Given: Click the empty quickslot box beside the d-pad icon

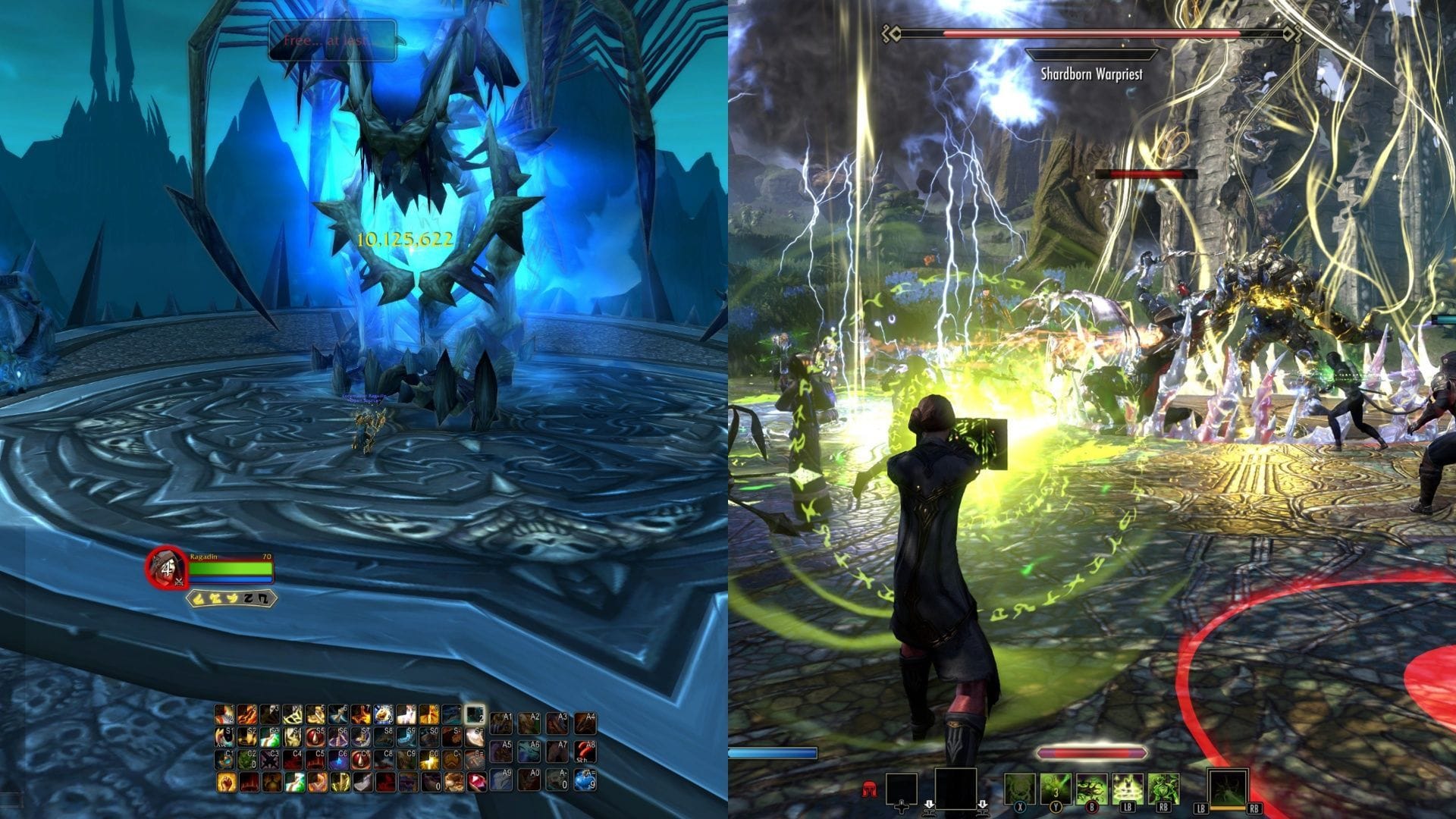Looking at the screenshot, I should 900,787.
